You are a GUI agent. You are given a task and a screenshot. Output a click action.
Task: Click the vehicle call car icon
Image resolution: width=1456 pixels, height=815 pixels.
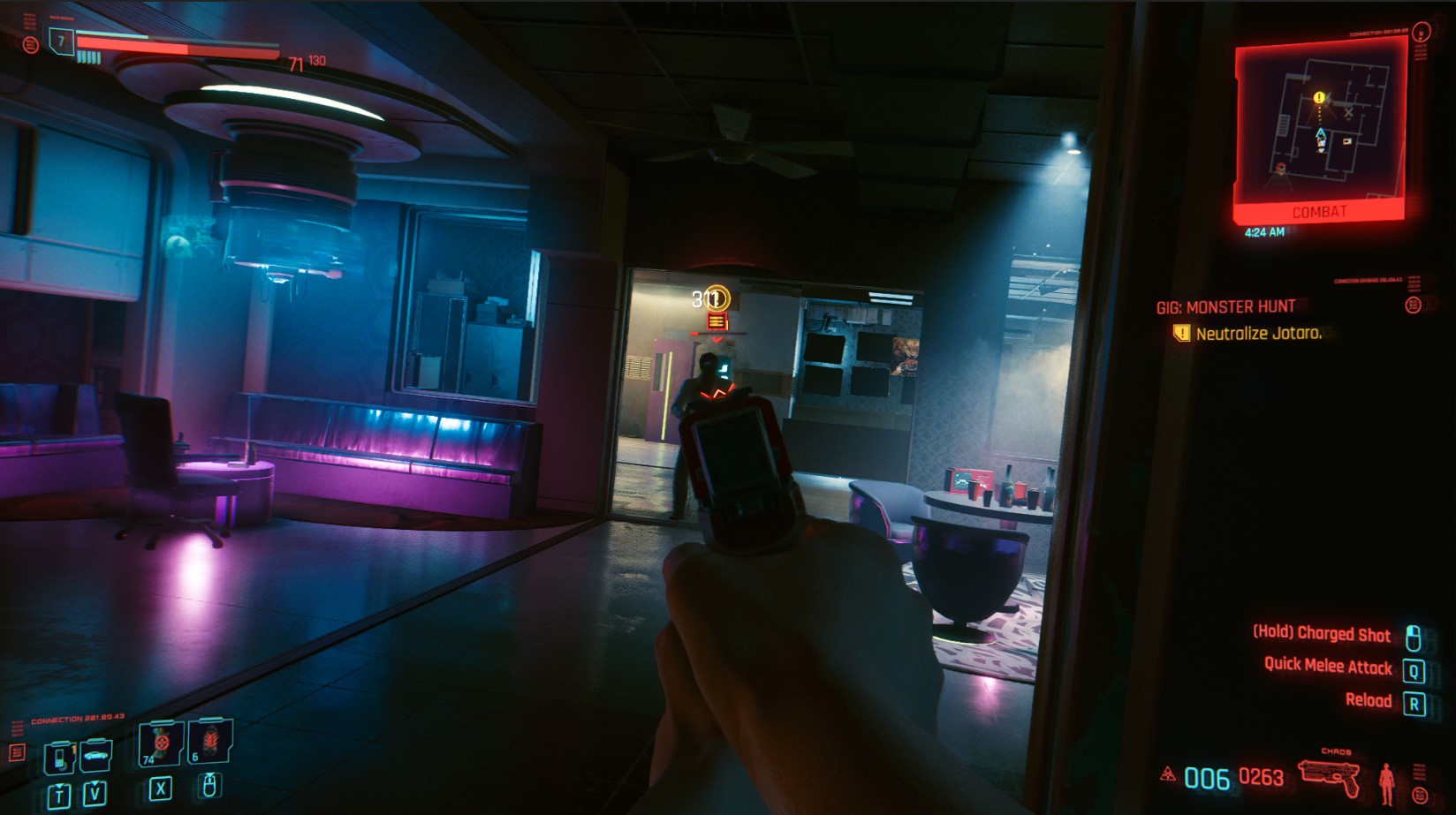pyautogui.click(x=95, y=756)
